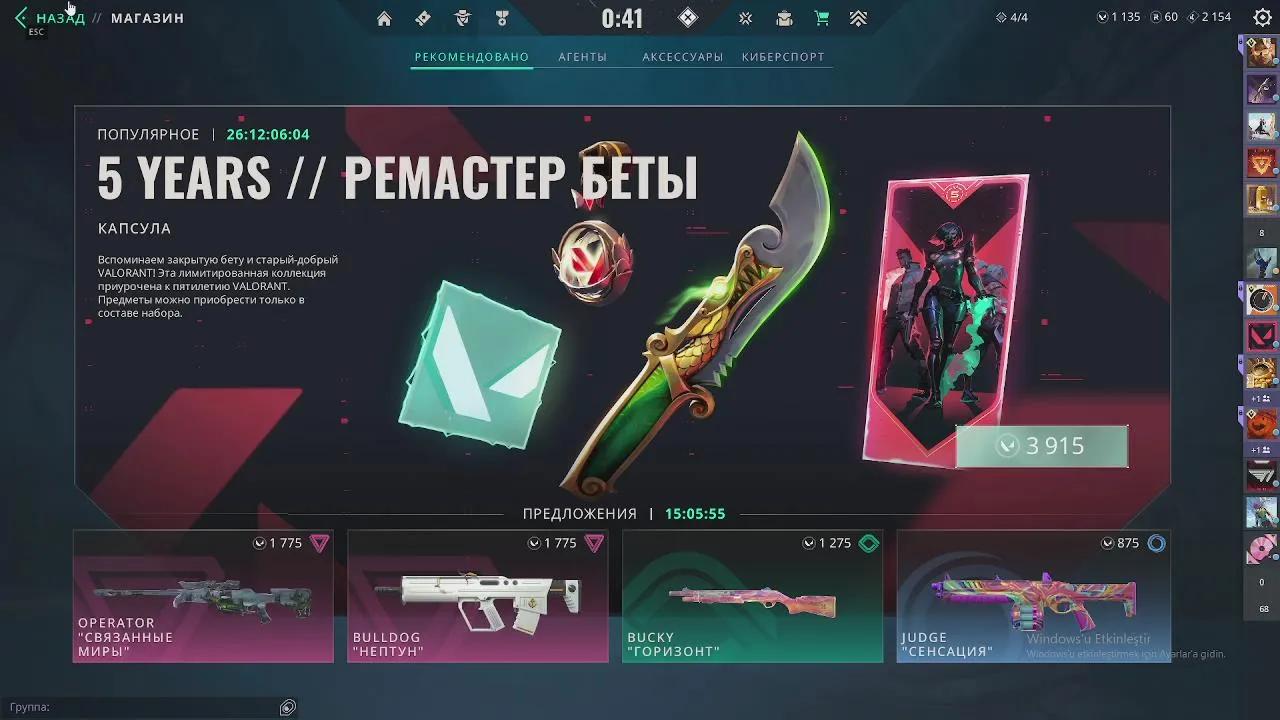Open the OPERATOR Связанные миры offer card
The width and height of the screenshot is (1280, 720).
(203, 596)
